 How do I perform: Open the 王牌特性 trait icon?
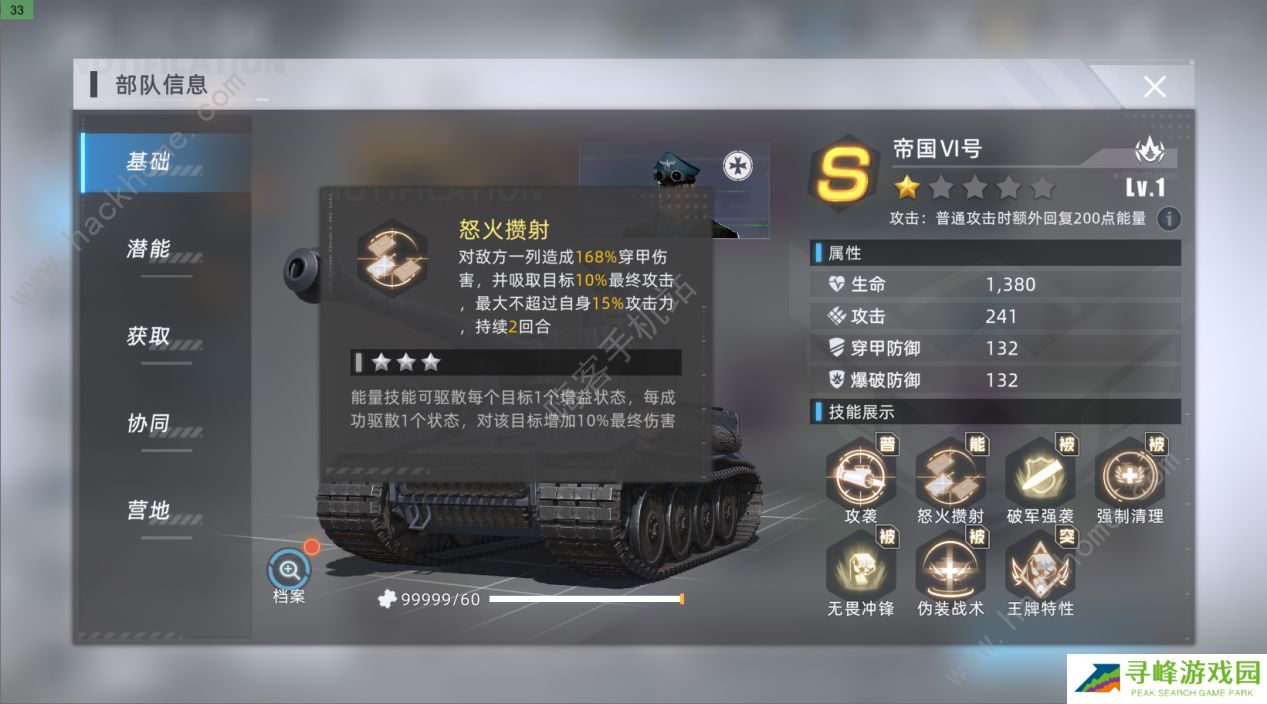pyautogui.click(x=1040, y=567)
